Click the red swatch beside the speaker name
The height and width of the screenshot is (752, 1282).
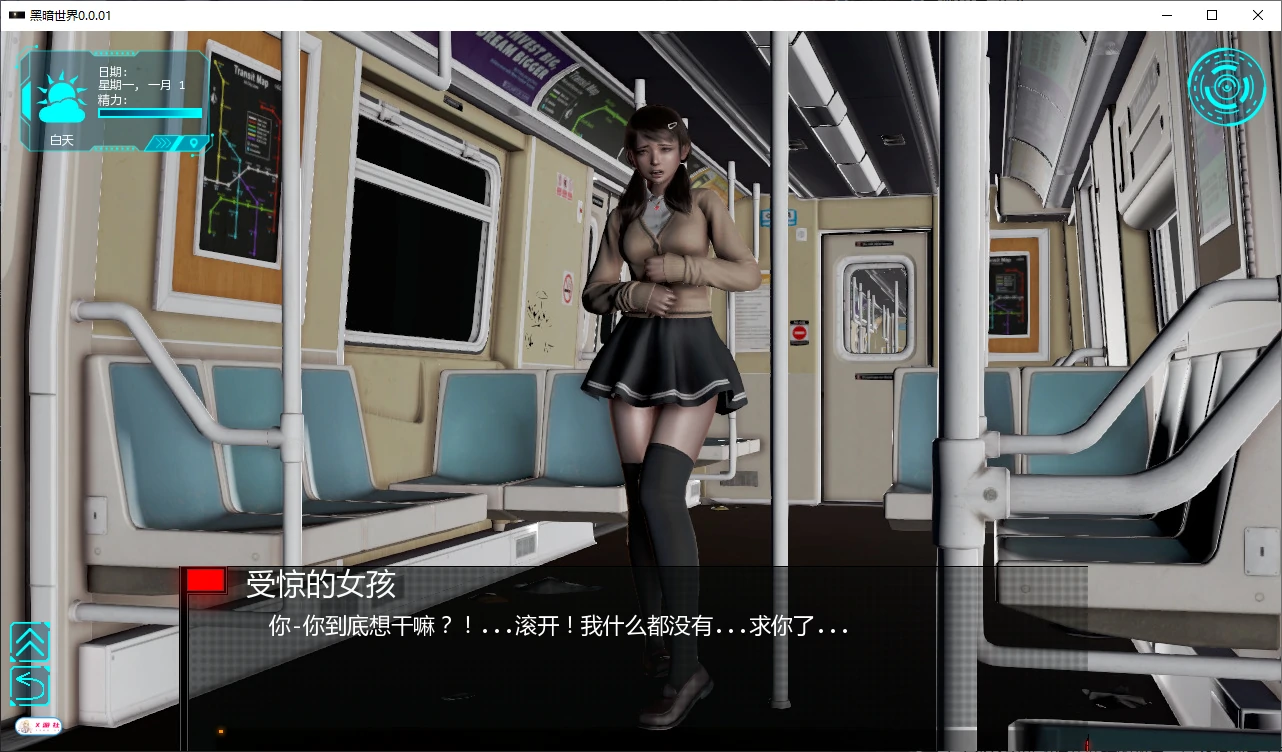coord(204,580)
